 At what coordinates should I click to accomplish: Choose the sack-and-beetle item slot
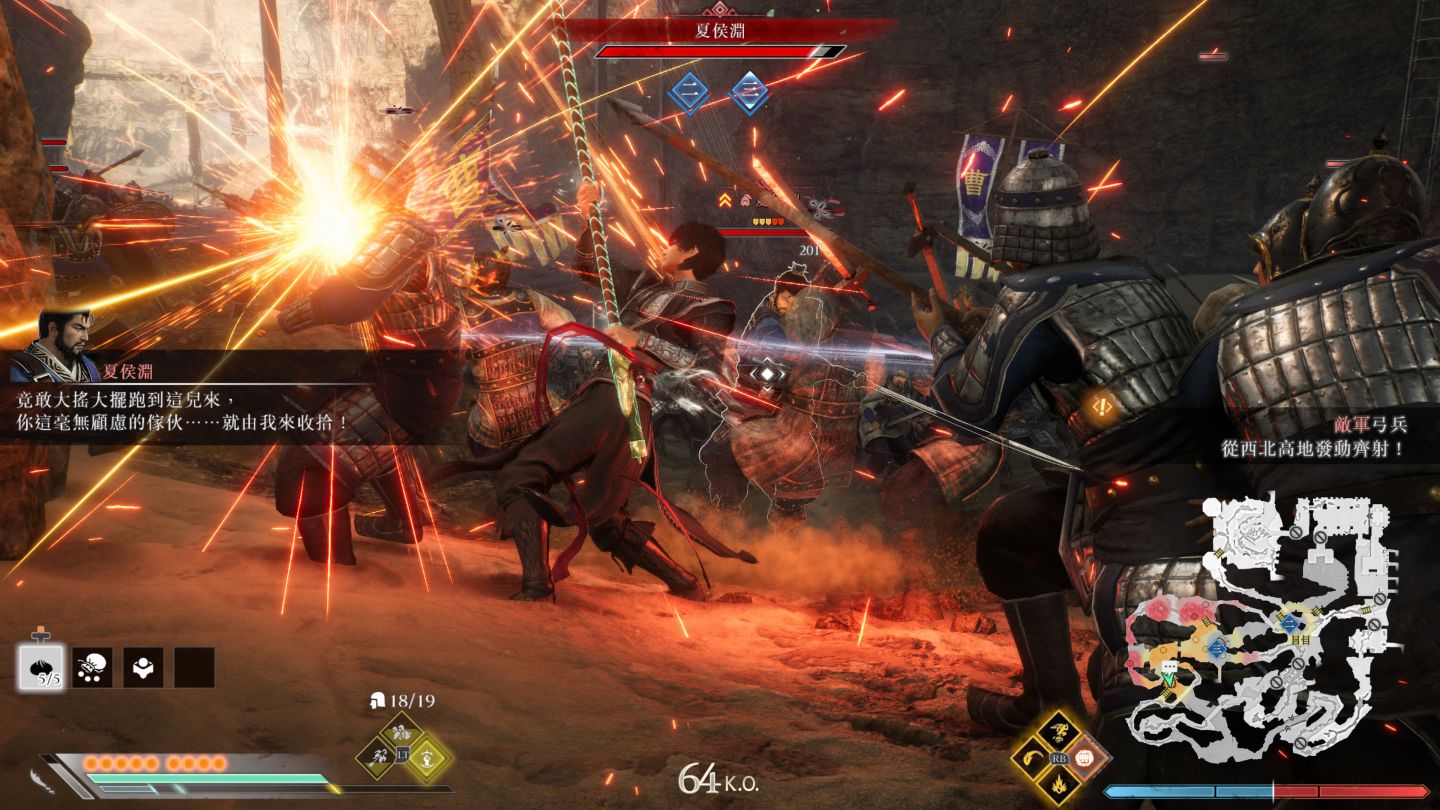tap(92, 667)
